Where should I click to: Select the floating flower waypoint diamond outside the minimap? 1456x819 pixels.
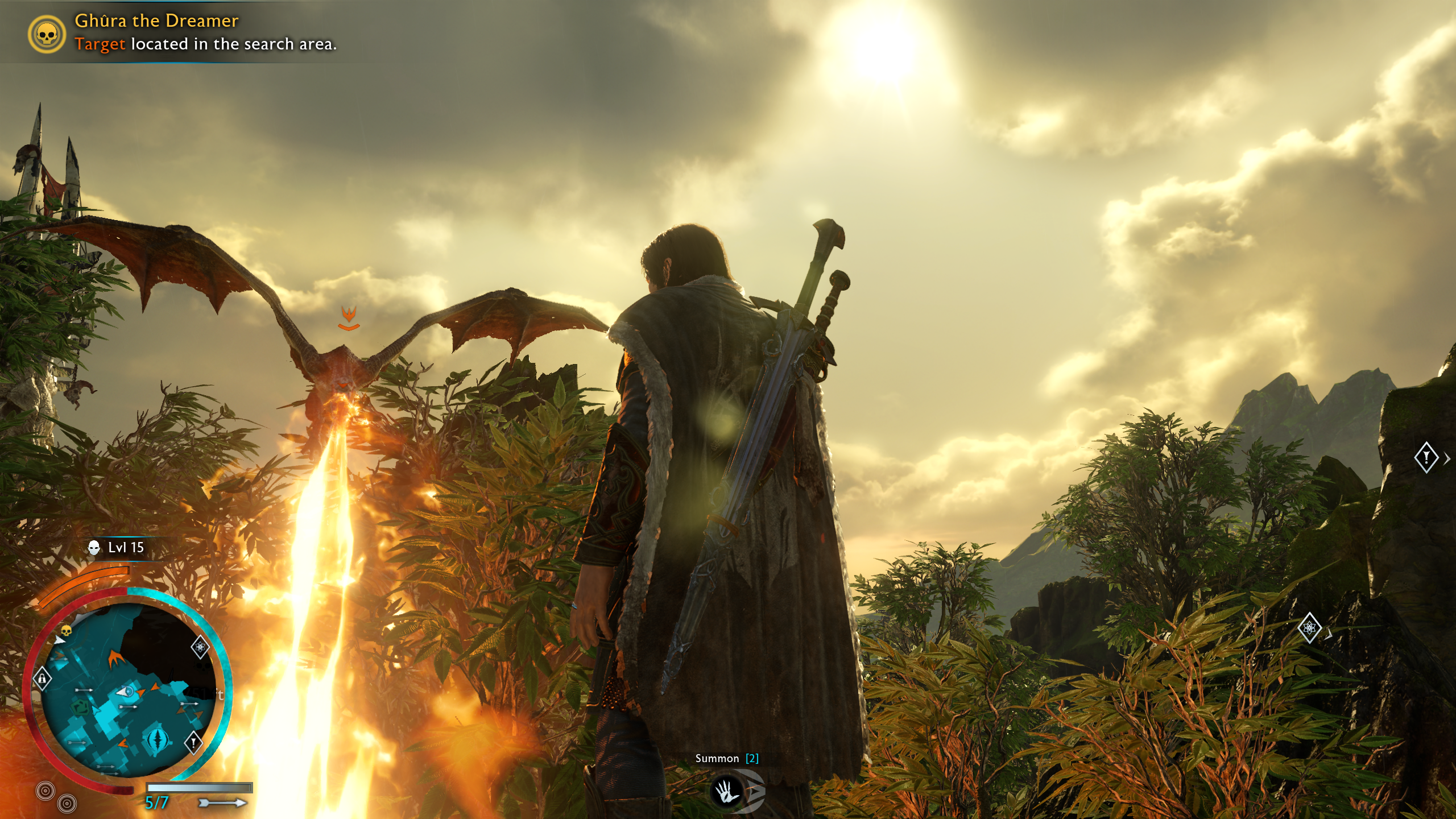tap(1309, 628)
